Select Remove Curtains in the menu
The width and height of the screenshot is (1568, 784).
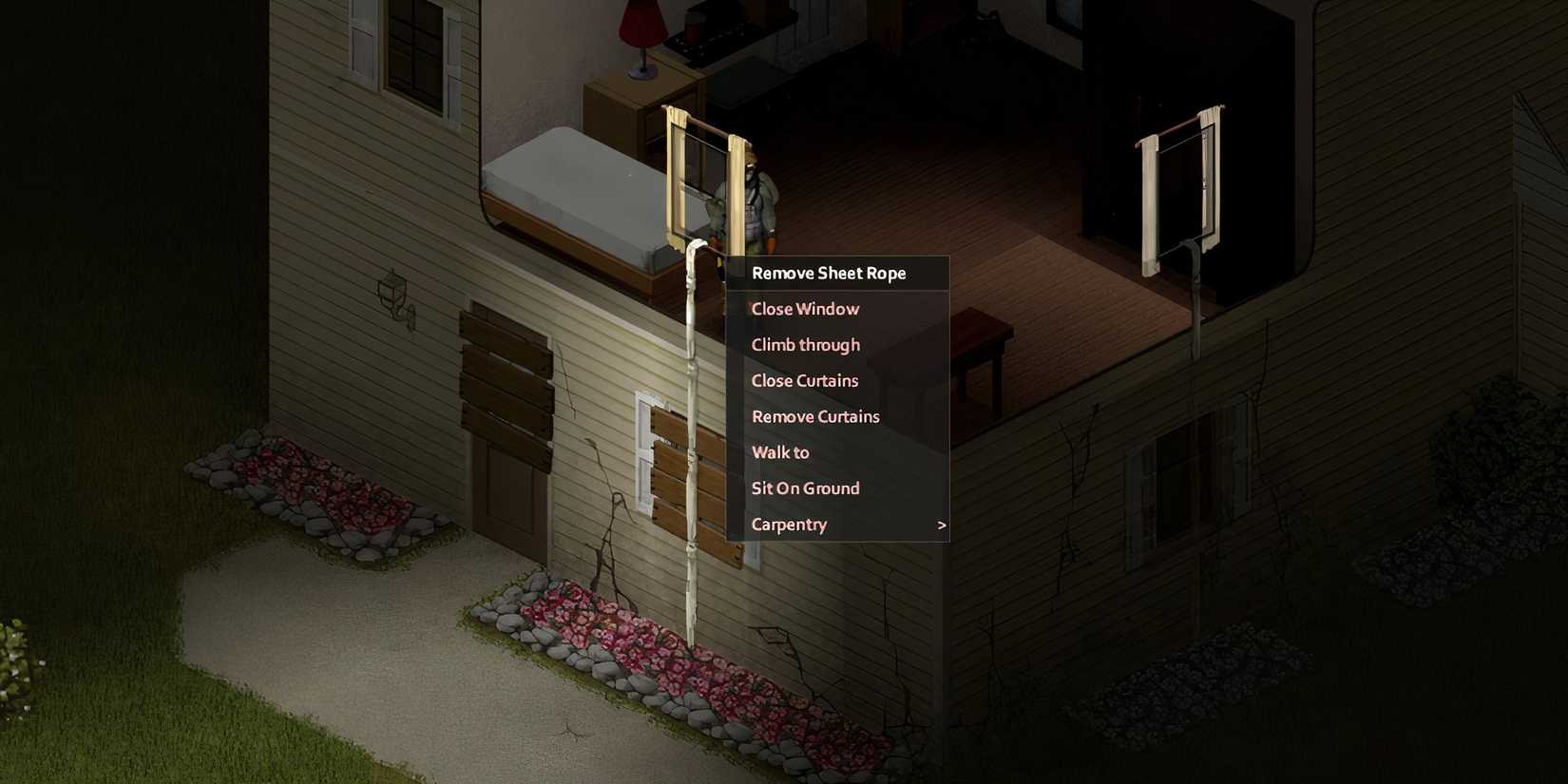[x=814, y=416]
